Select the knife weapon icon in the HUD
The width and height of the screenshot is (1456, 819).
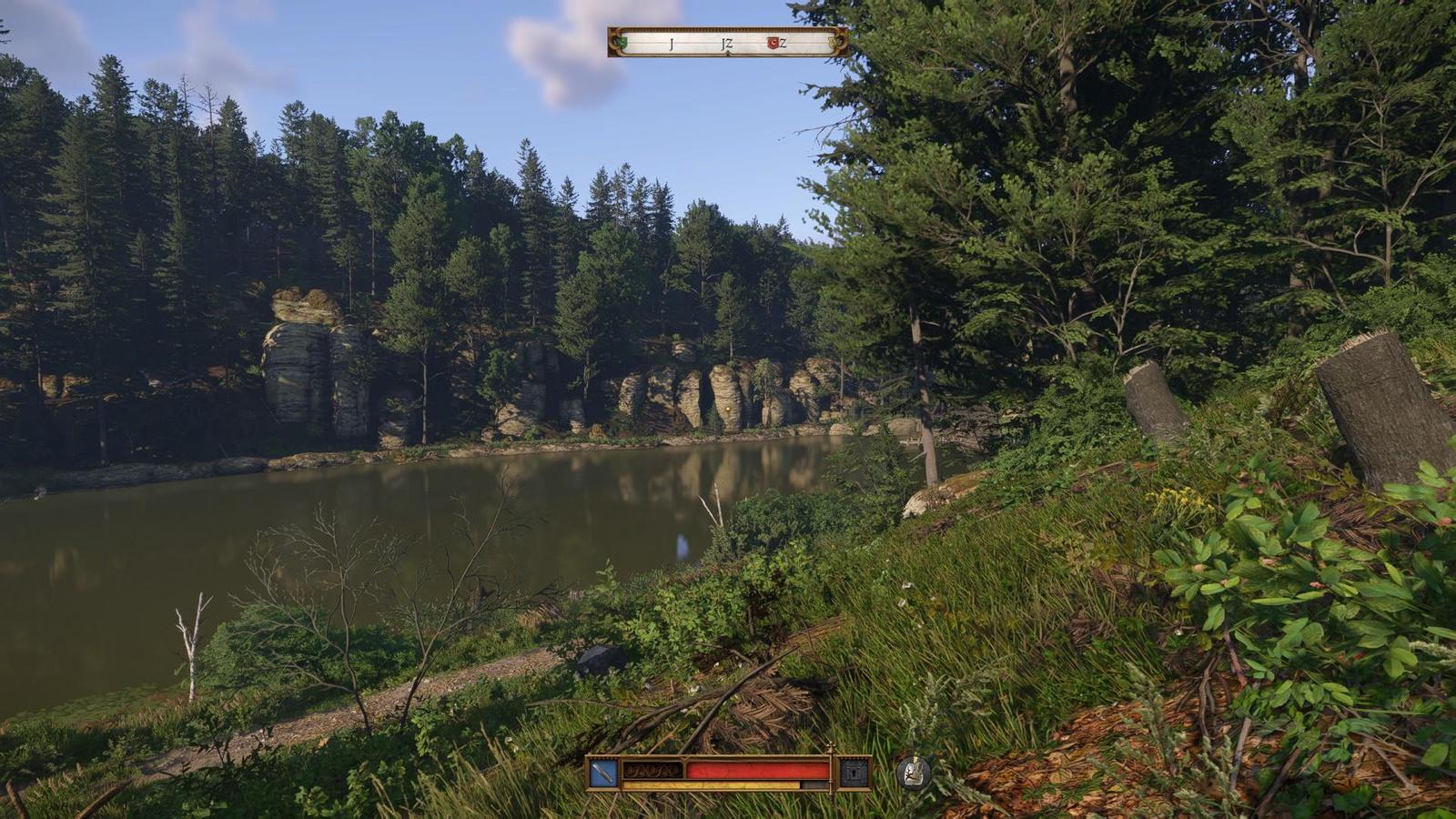(602, 772)
